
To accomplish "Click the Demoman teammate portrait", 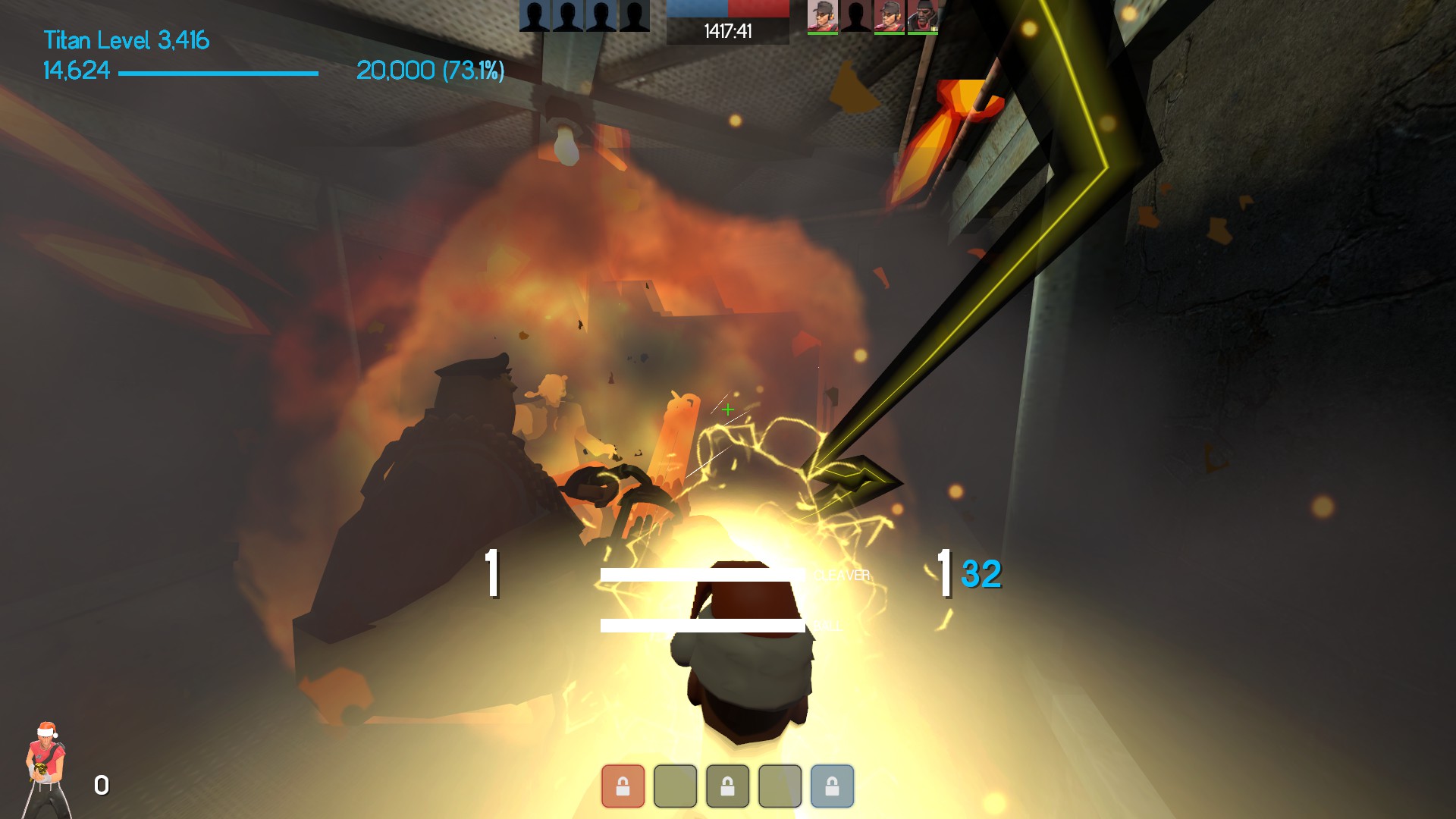I will point(923,17).
